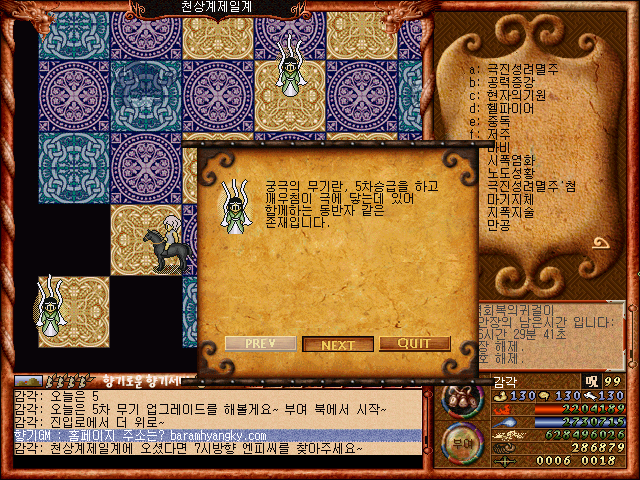Select 만공 at the bottom of the spell list
Viewport: 640px width, 480px height.
498,225
